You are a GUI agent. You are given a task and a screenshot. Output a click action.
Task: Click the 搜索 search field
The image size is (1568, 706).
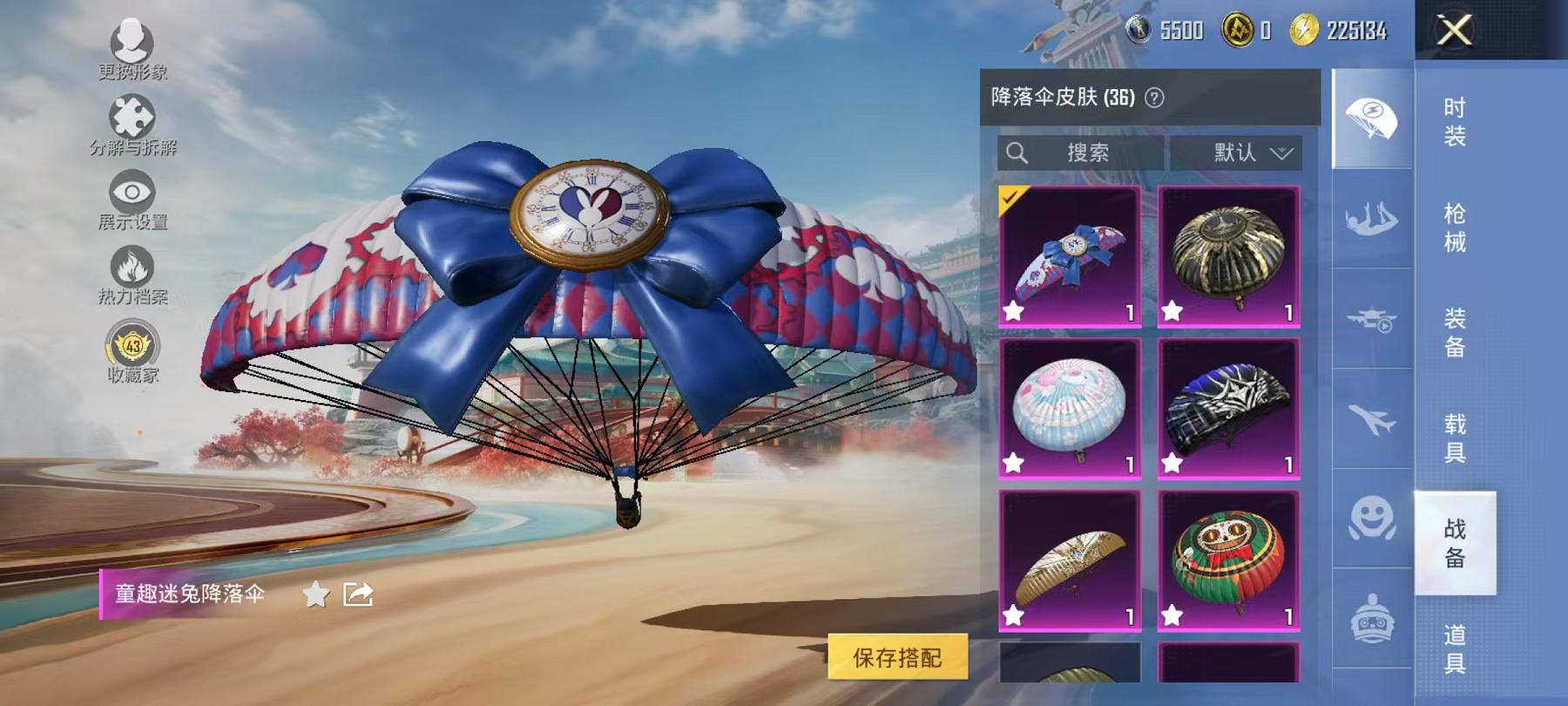(1080, 152)
